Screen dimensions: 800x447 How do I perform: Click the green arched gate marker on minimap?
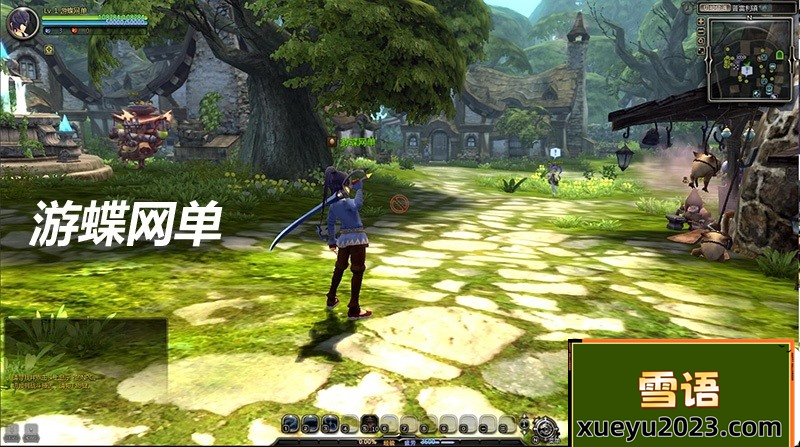(779, 53)
